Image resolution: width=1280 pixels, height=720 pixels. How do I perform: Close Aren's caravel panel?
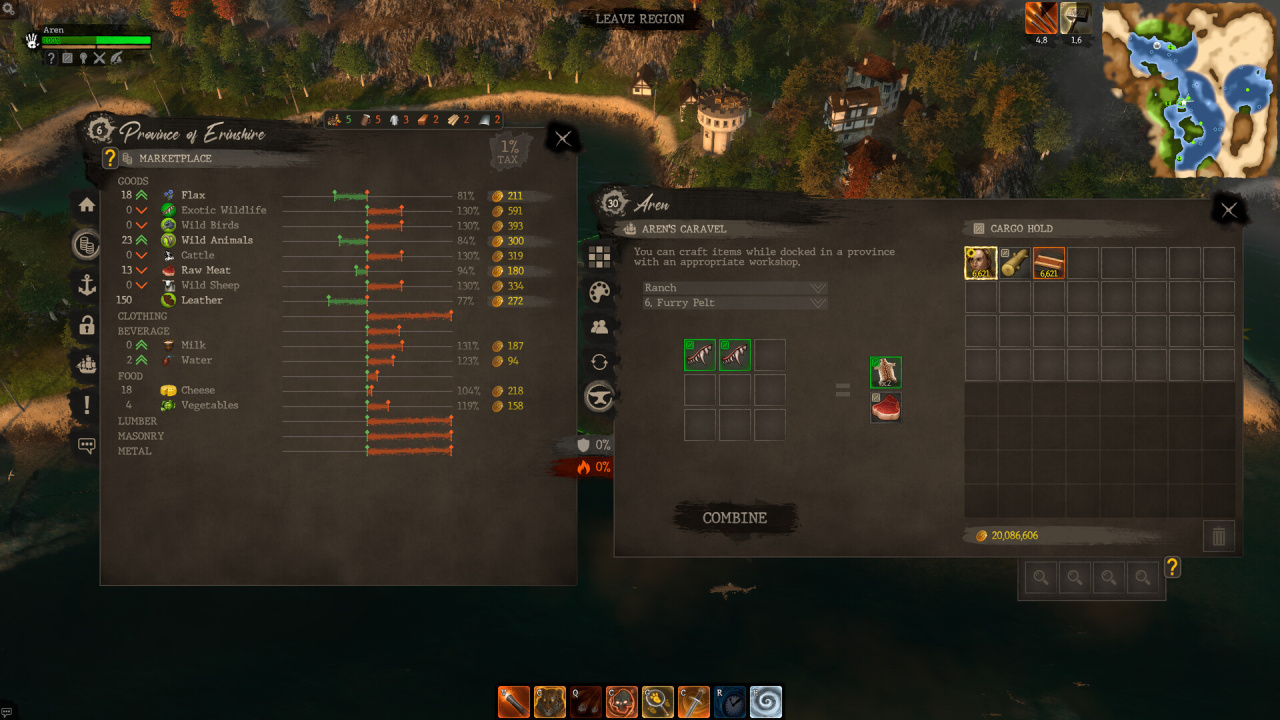[1229, 209]
